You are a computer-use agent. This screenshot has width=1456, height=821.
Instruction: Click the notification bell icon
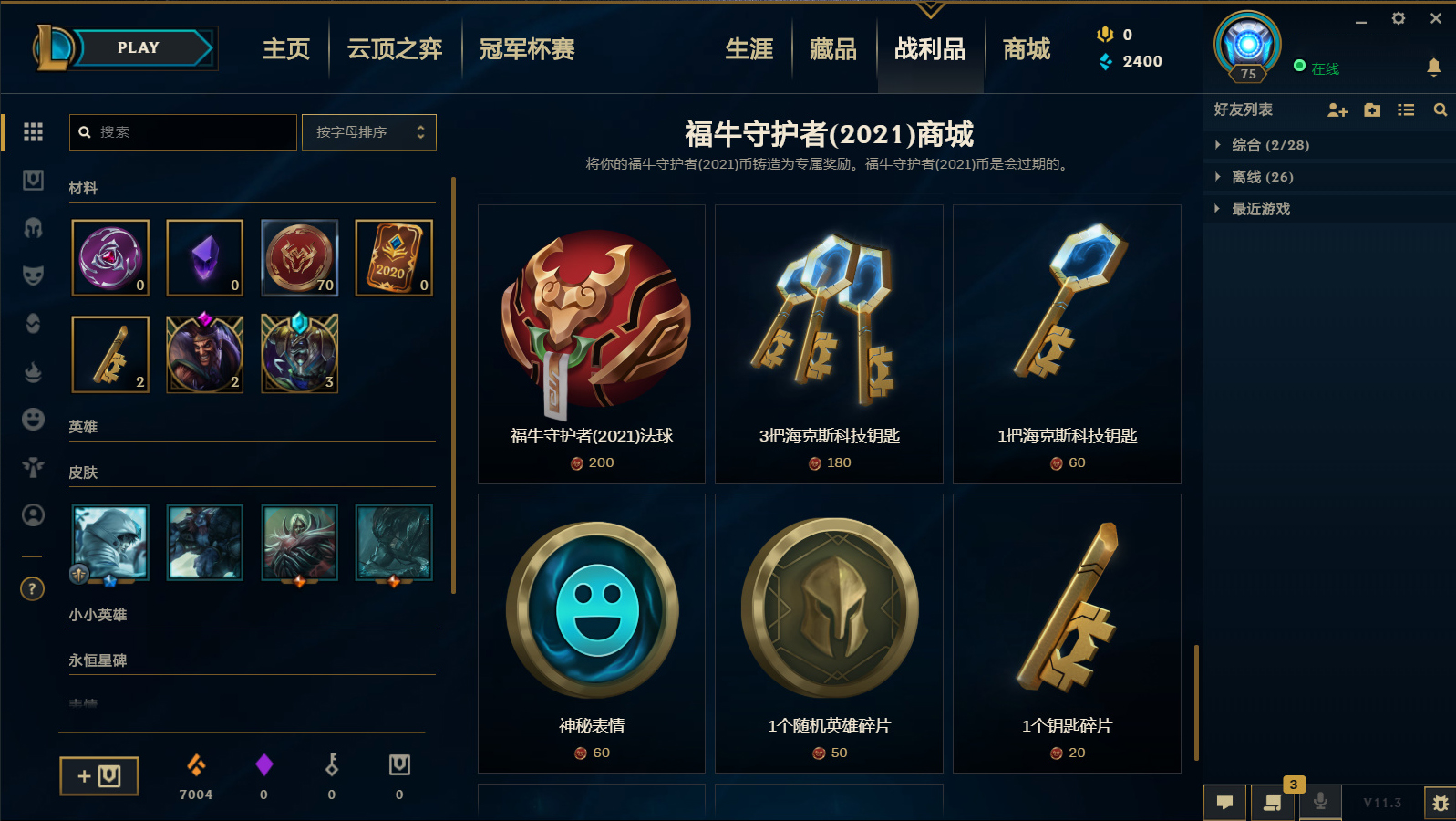(1436, 68)
